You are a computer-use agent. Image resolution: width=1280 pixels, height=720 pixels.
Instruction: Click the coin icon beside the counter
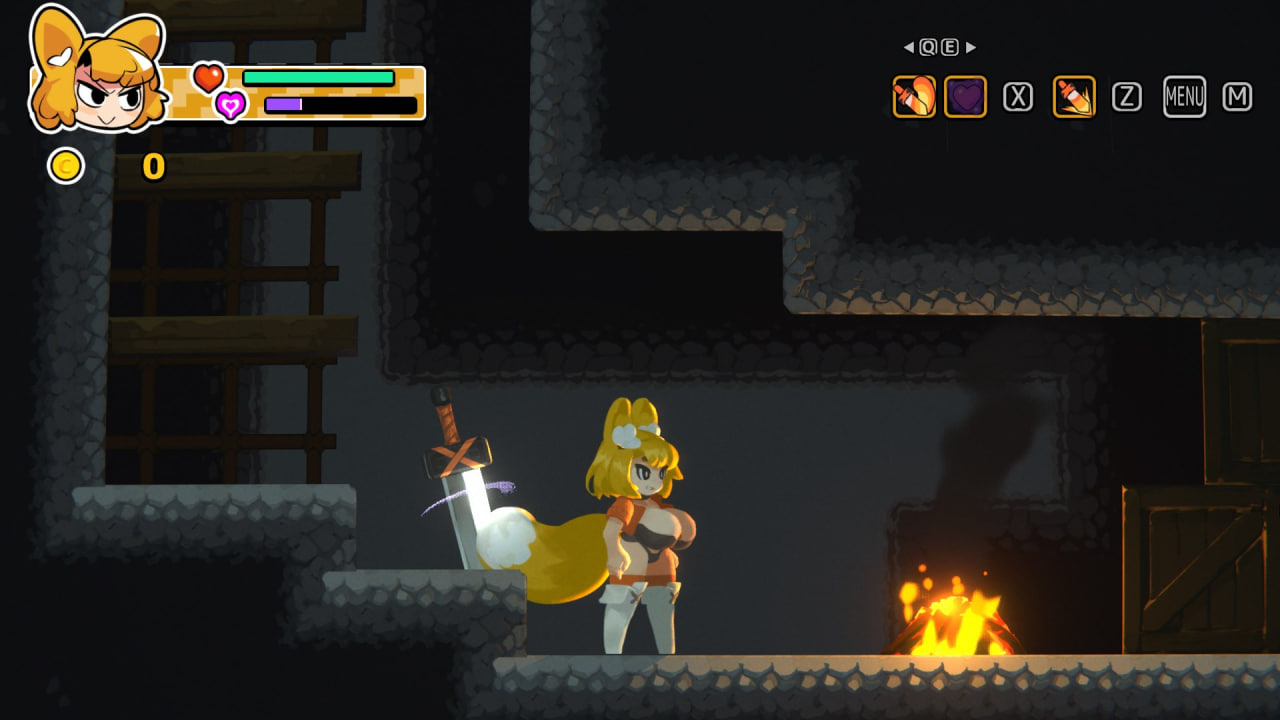66,166
